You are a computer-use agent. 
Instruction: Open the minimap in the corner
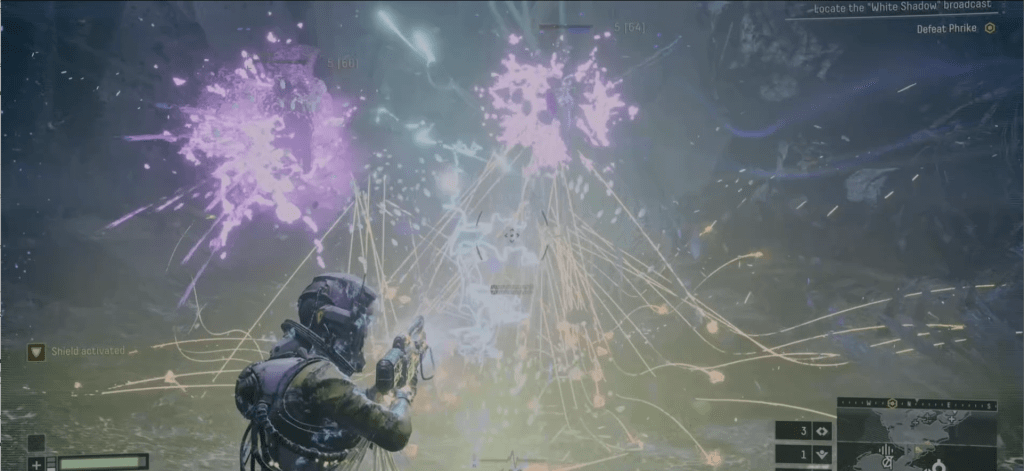click(x=917, y=442)
